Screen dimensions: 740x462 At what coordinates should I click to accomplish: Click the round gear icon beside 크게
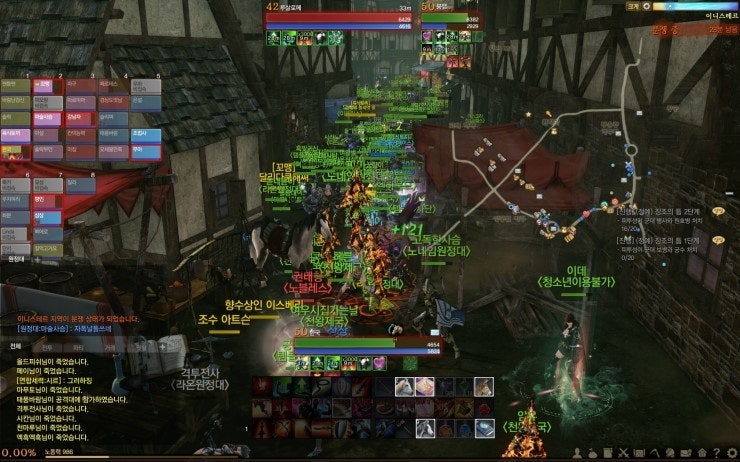point(648,6)
